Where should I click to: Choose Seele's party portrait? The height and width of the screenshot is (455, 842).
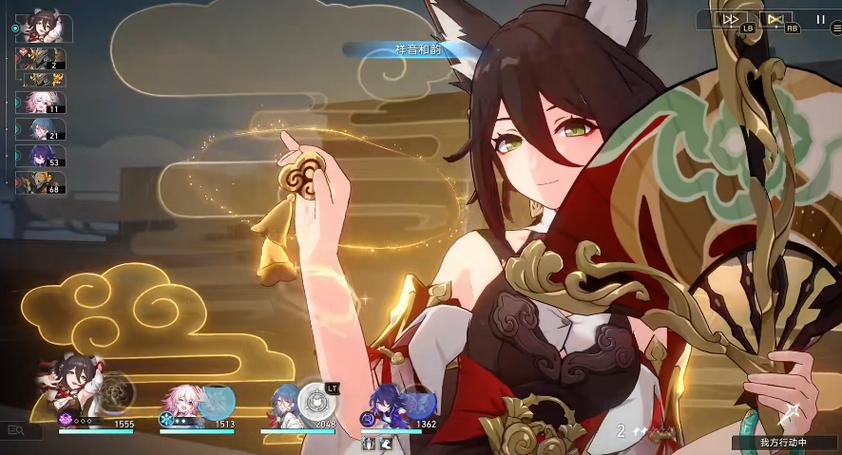tap(383, 404)
